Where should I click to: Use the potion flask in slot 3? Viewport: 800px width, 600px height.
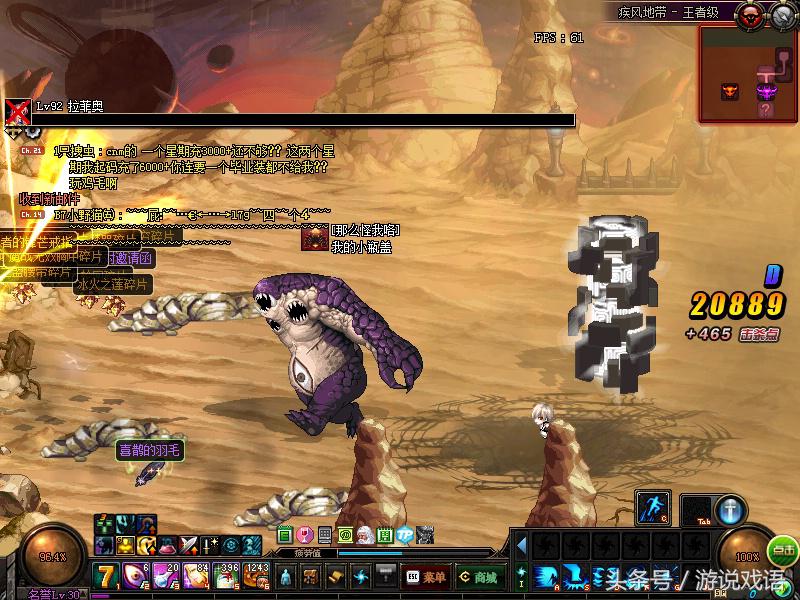pyautogui.click(x=167, y=577)
